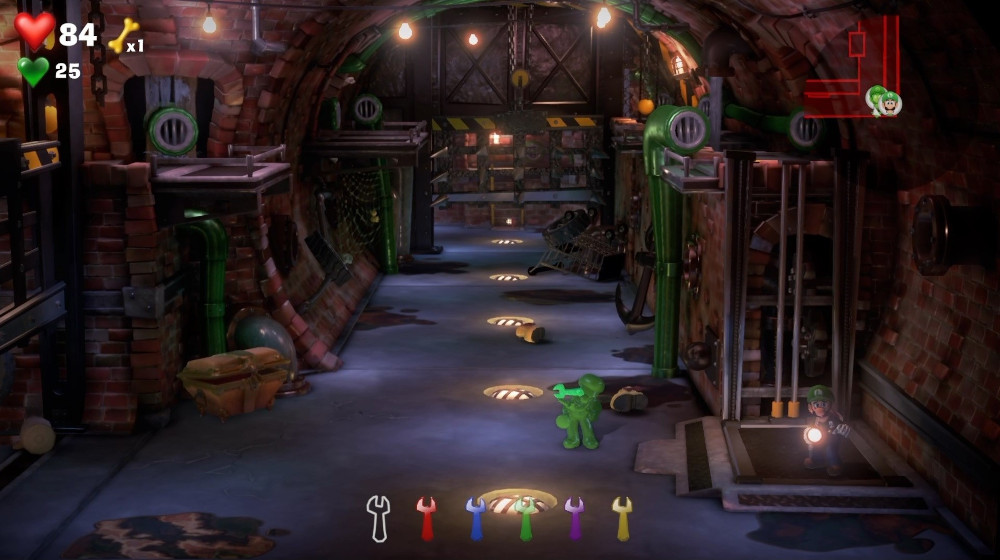Select the red wrench icon
This screenshot has width=1000, height=560.
(x=427, y=518)
